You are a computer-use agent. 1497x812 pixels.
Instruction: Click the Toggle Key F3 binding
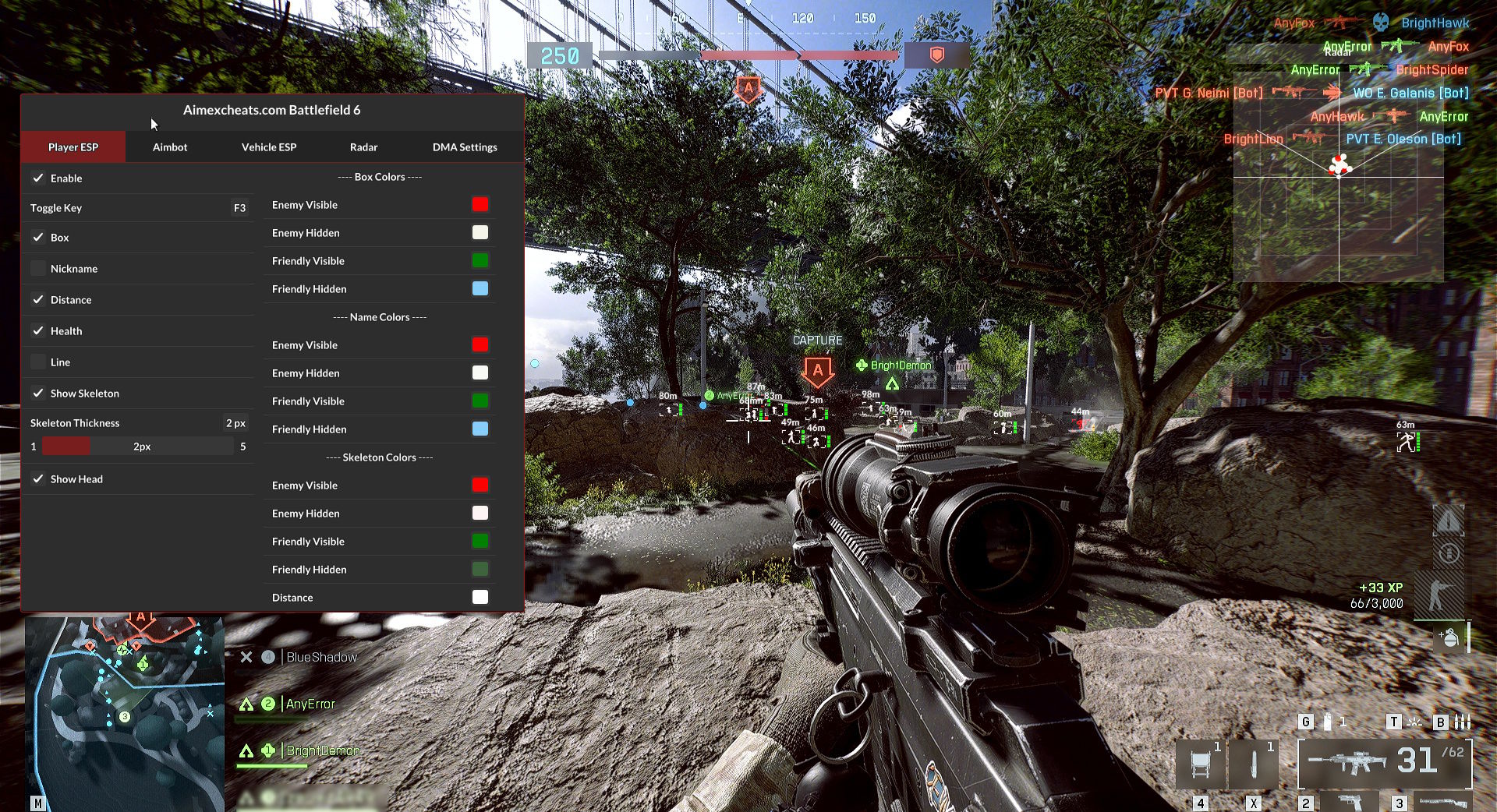coord(239,208)
